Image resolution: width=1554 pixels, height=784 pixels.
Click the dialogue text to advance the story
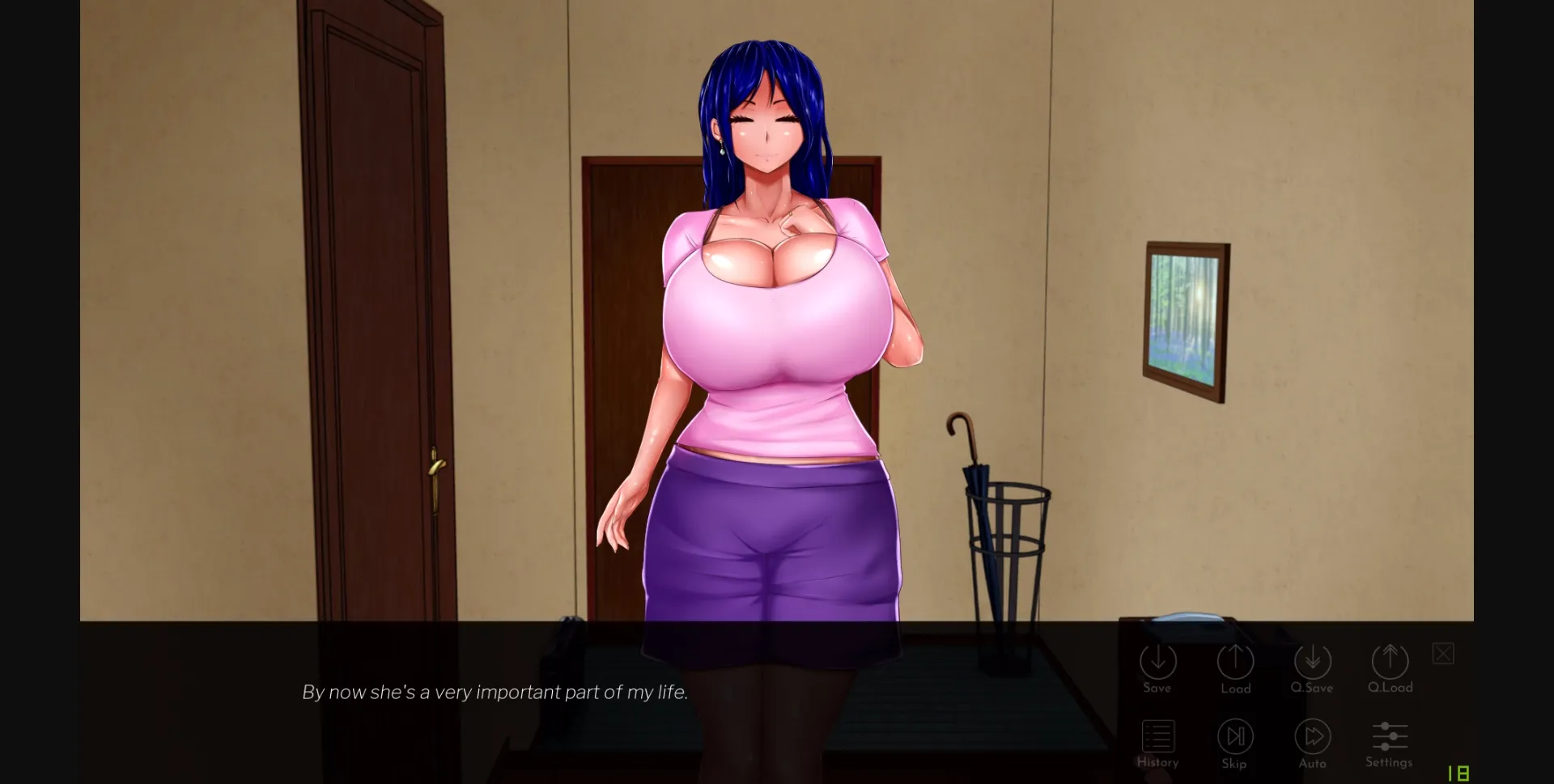click(495, 692)
